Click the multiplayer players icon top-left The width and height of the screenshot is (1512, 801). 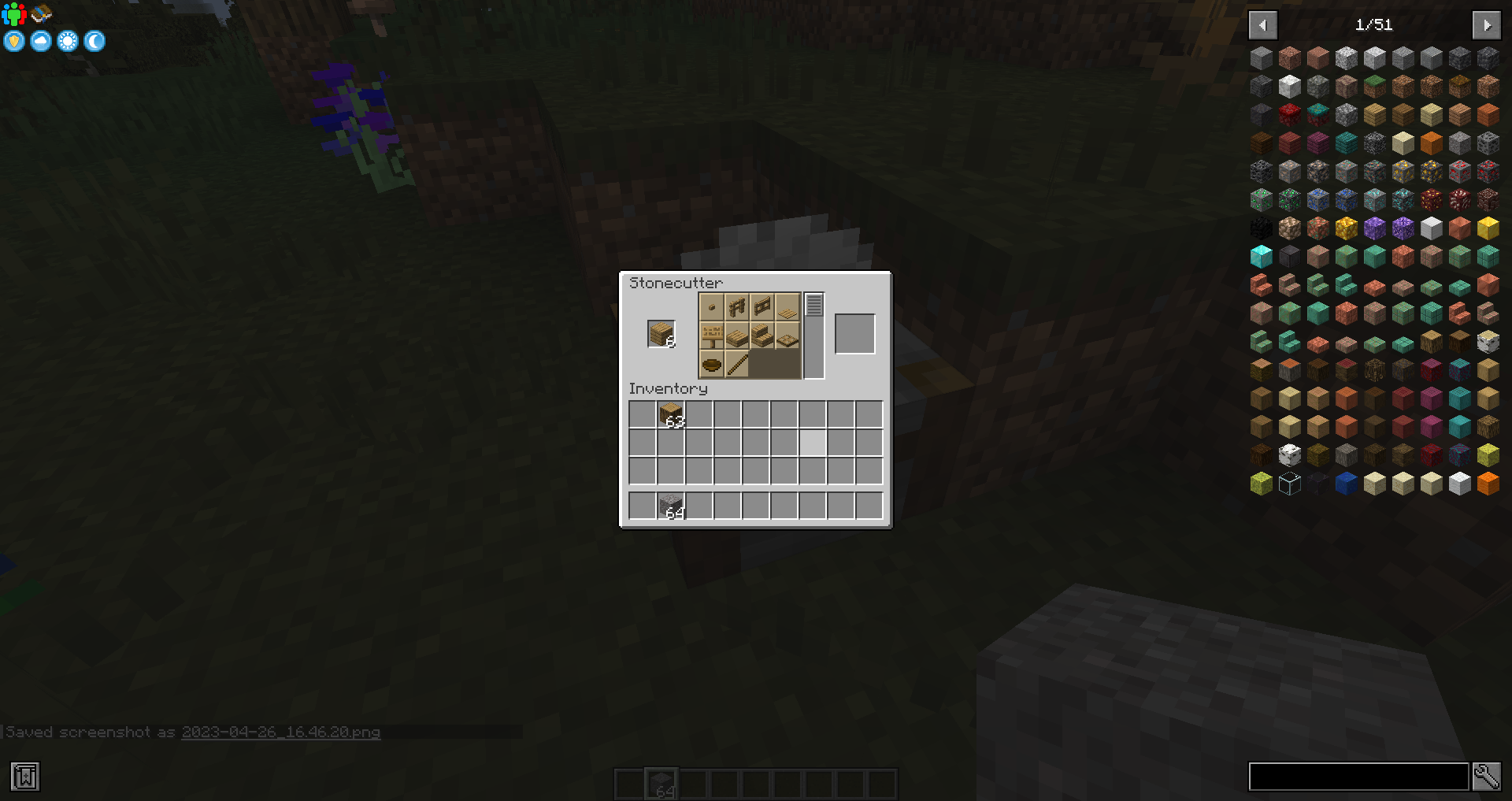click(13, 13)
